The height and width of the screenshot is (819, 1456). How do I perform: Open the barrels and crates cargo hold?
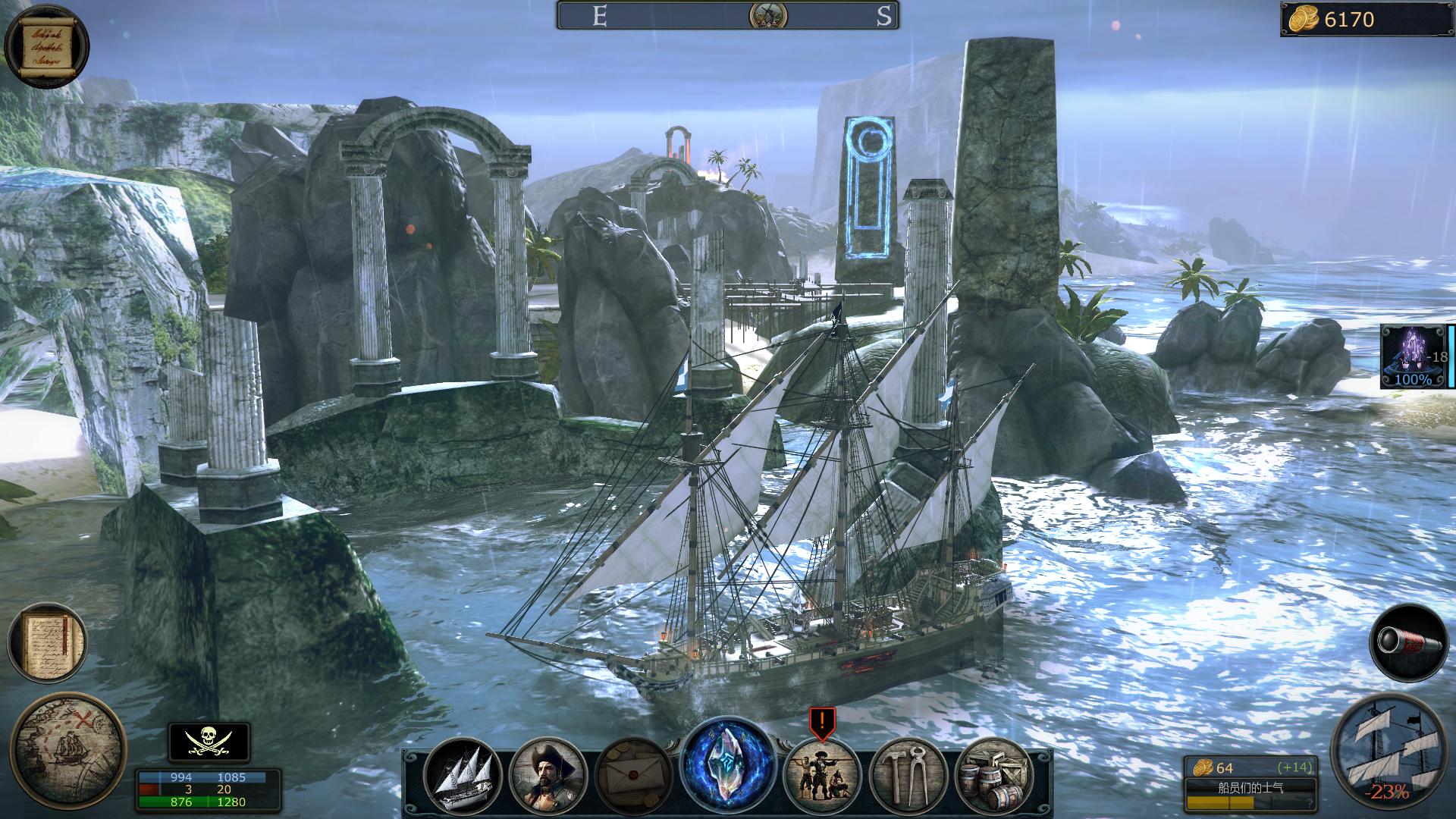pos(993,775)
